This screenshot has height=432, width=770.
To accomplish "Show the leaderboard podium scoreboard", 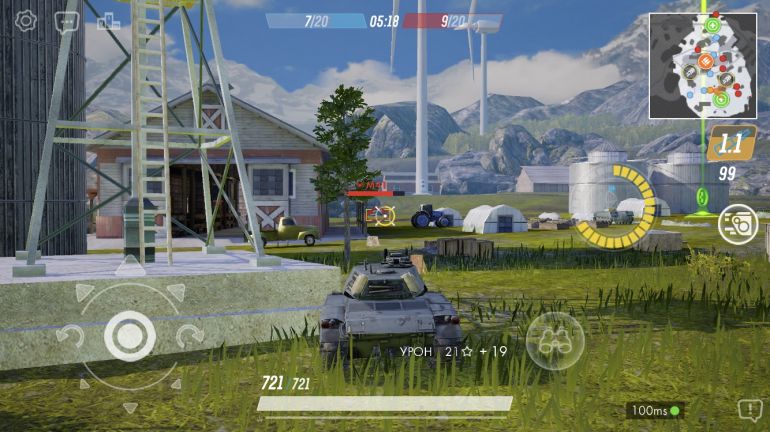I will (x=109, y=21).
